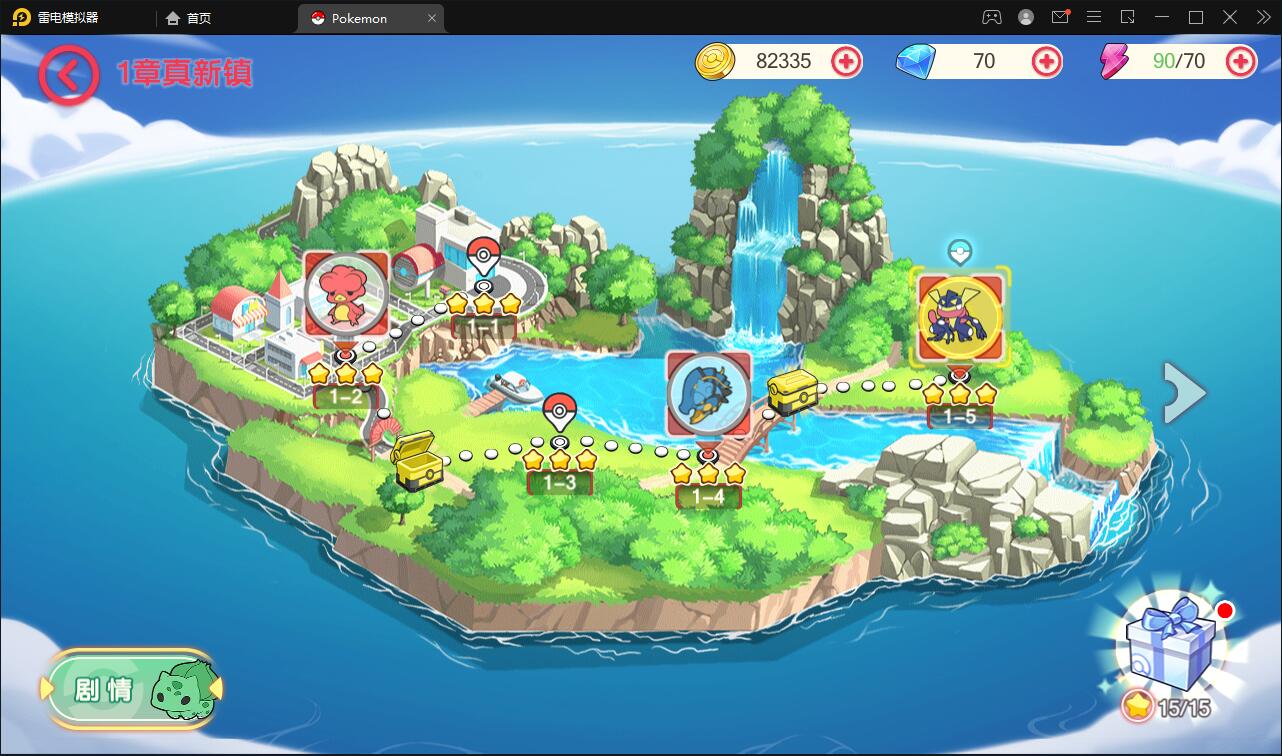Open the Magby boss battle stage
This screenshot has height=756, width=1282.
click(345, 296)
